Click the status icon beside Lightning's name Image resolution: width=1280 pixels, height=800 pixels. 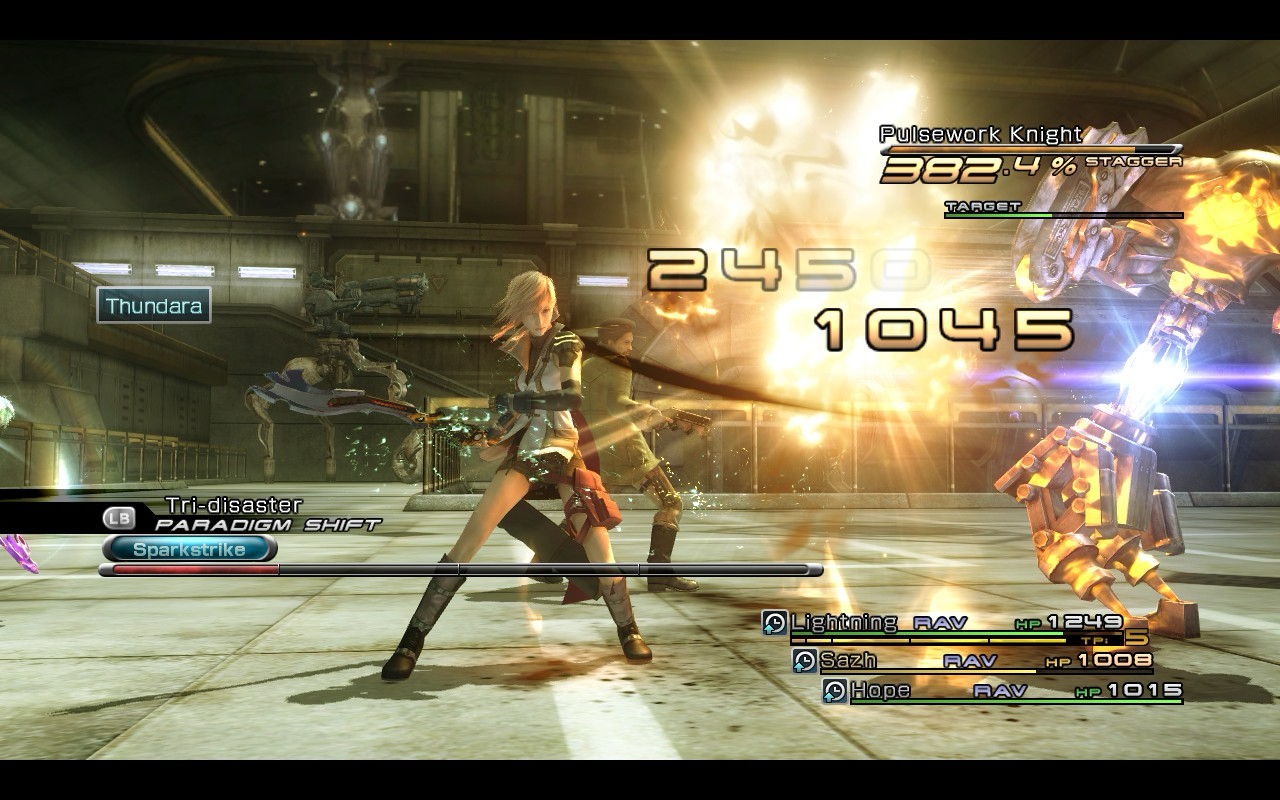point(774,622)
